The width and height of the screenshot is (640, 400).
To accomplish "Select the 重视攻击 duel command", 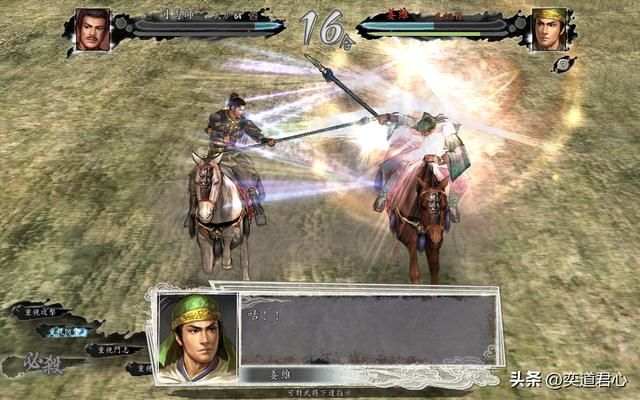I will [x=40, y=311].
